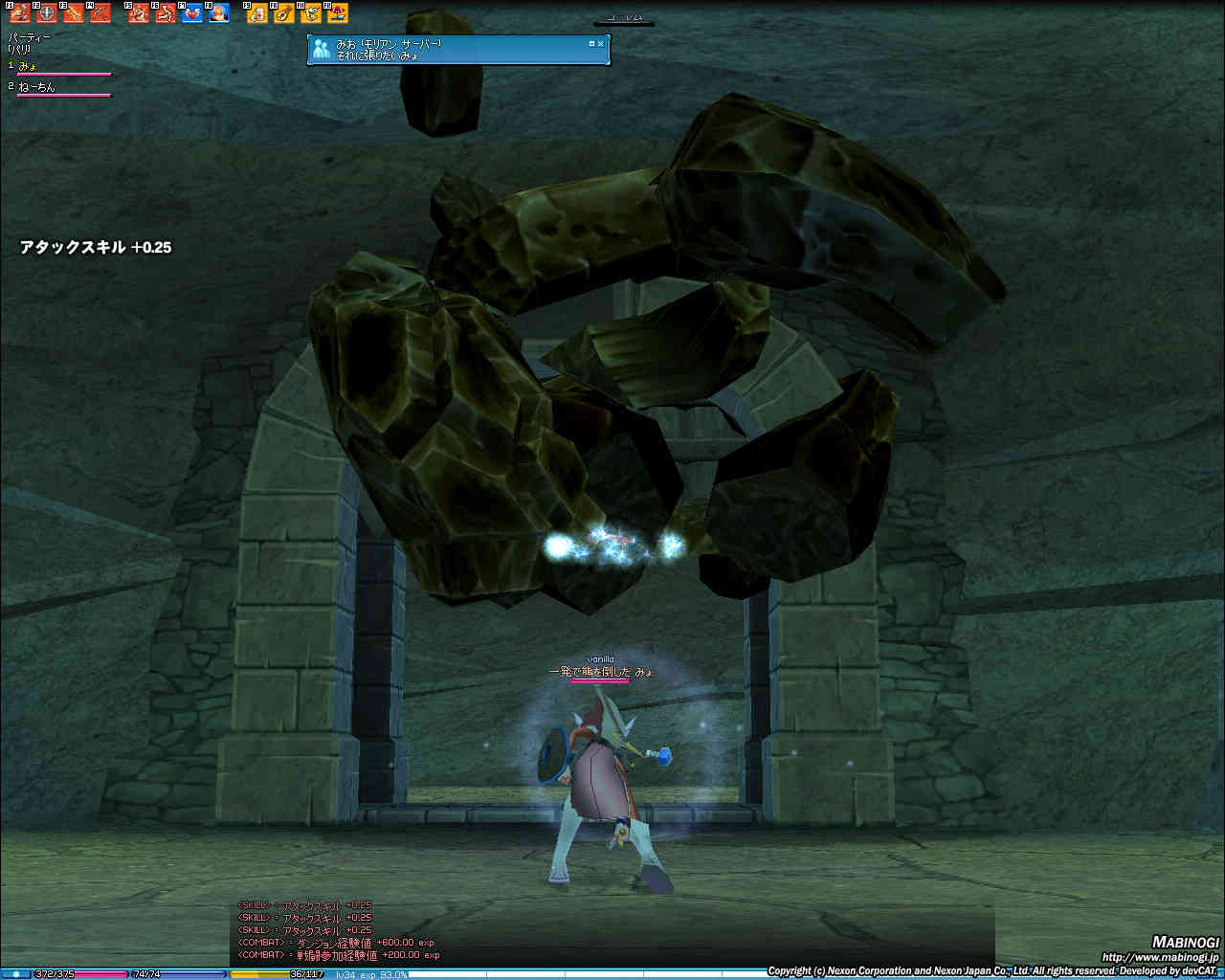Select party member ねーちん

(36, 87)
